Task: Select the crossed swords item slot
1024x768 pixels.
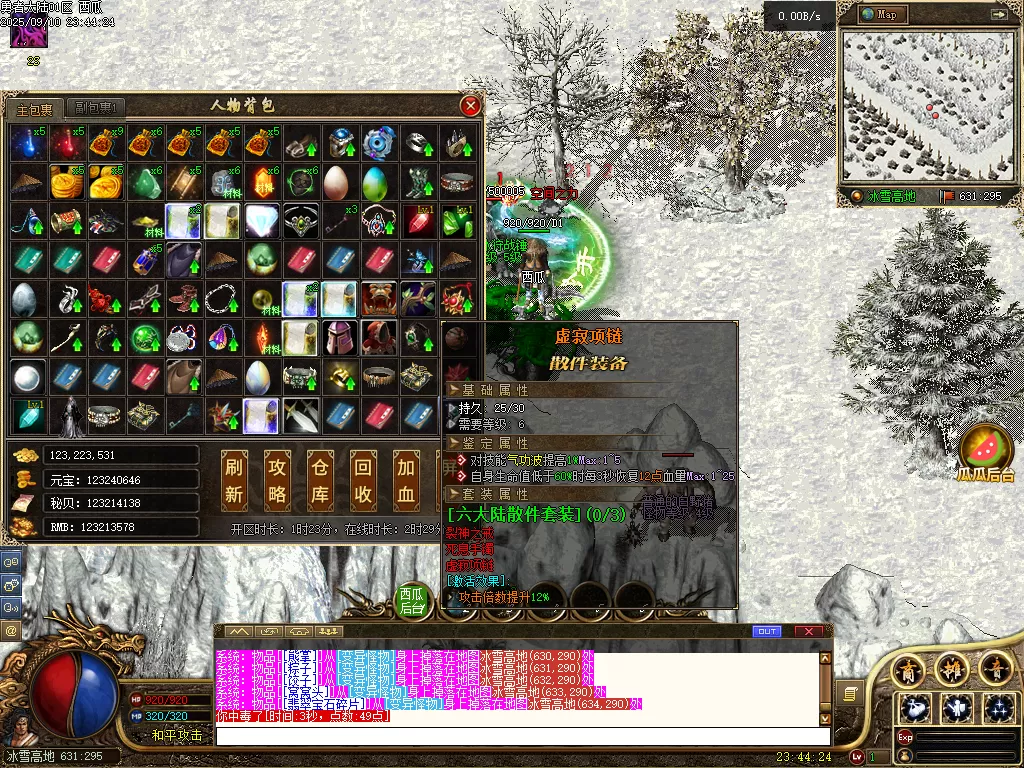Action: click(x=300, y=415)
